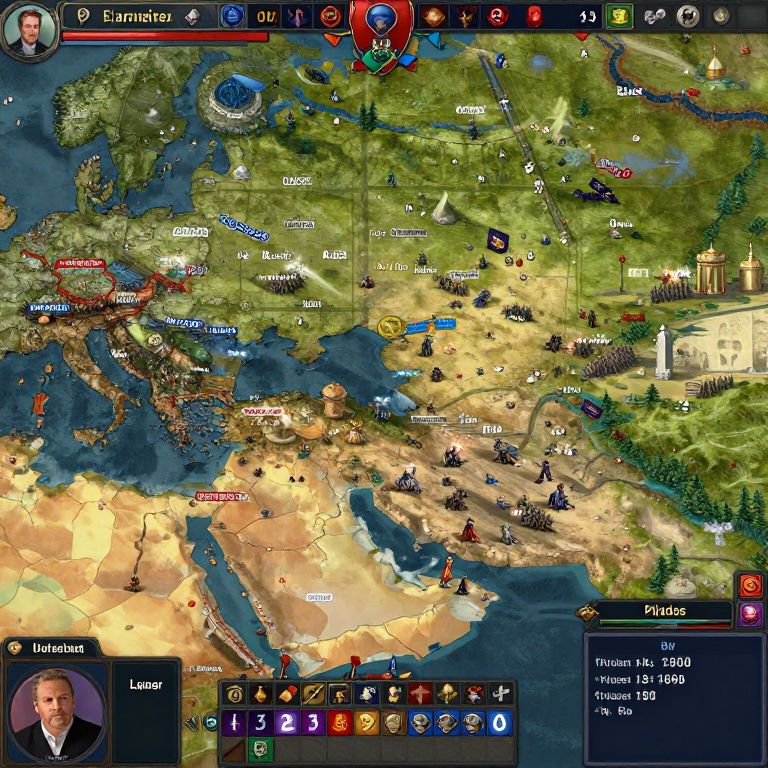Select the golden potion flask icon in the toolbar

tap(260, 694)
